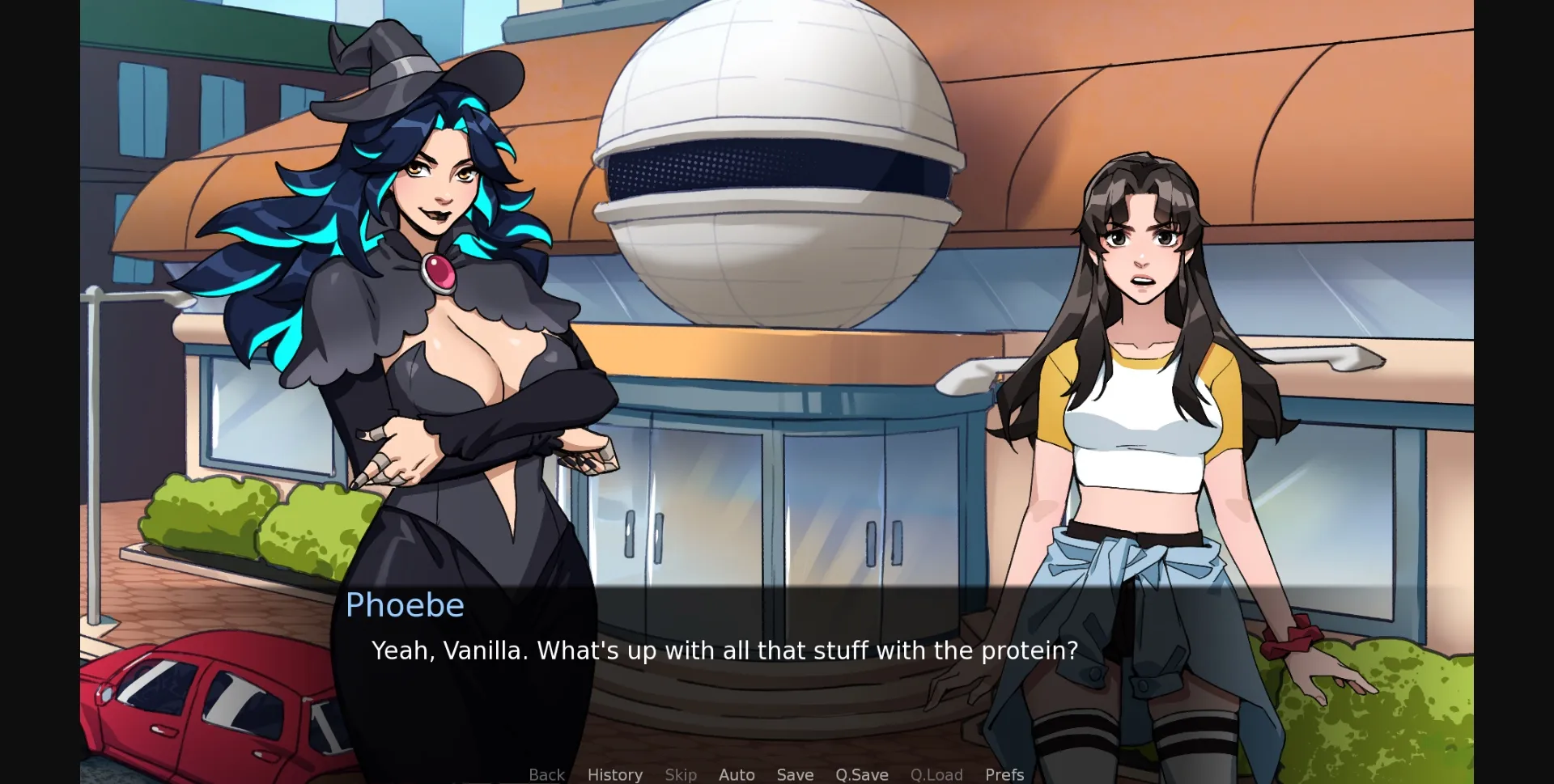Image resolution: width=1554 pixels, height=784 pixels.
Task: Enable Skip mode
Action: (x=681, y=774)
